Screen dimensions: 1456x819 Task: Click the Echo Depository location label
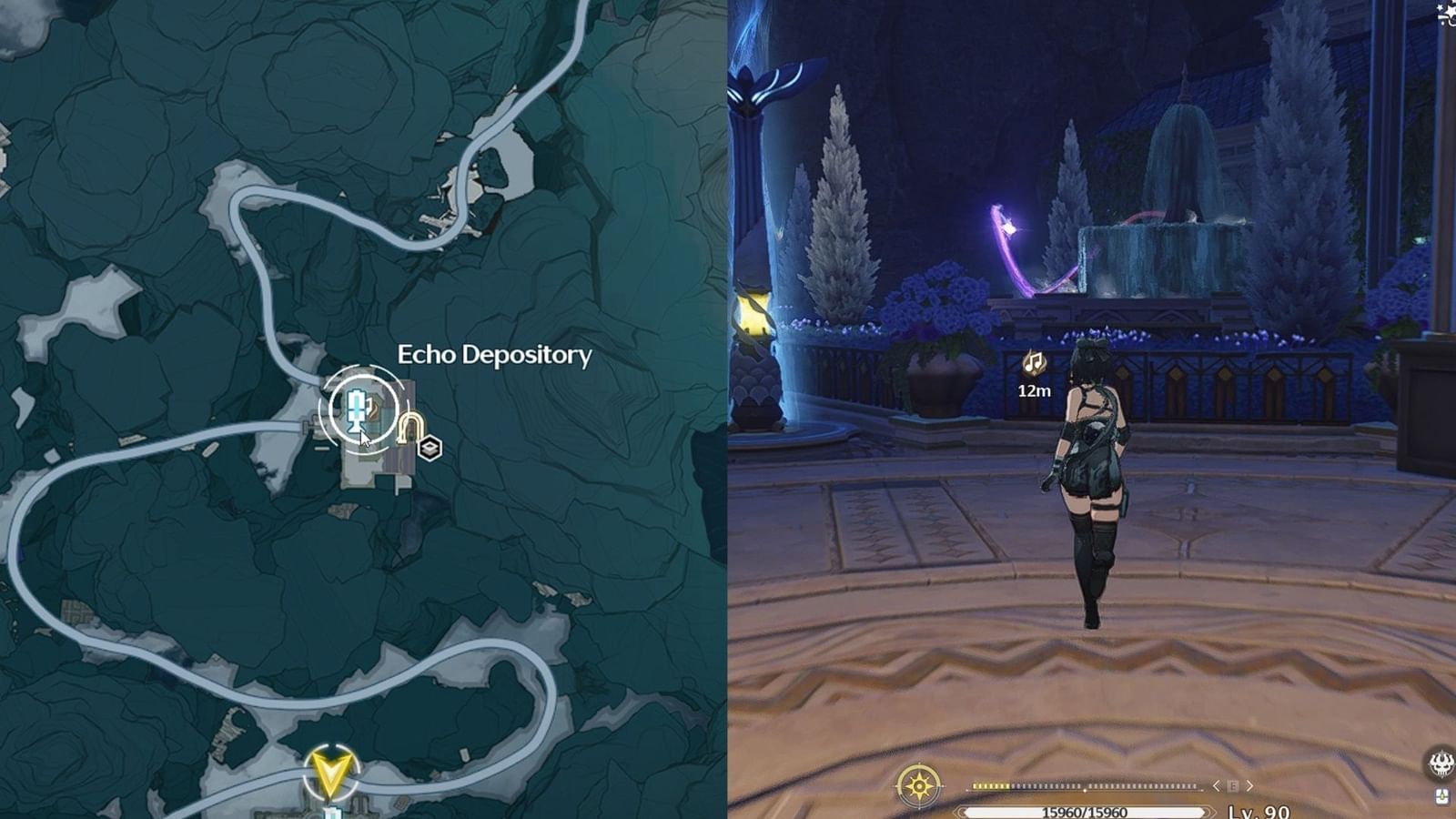[x=495, y=356]
